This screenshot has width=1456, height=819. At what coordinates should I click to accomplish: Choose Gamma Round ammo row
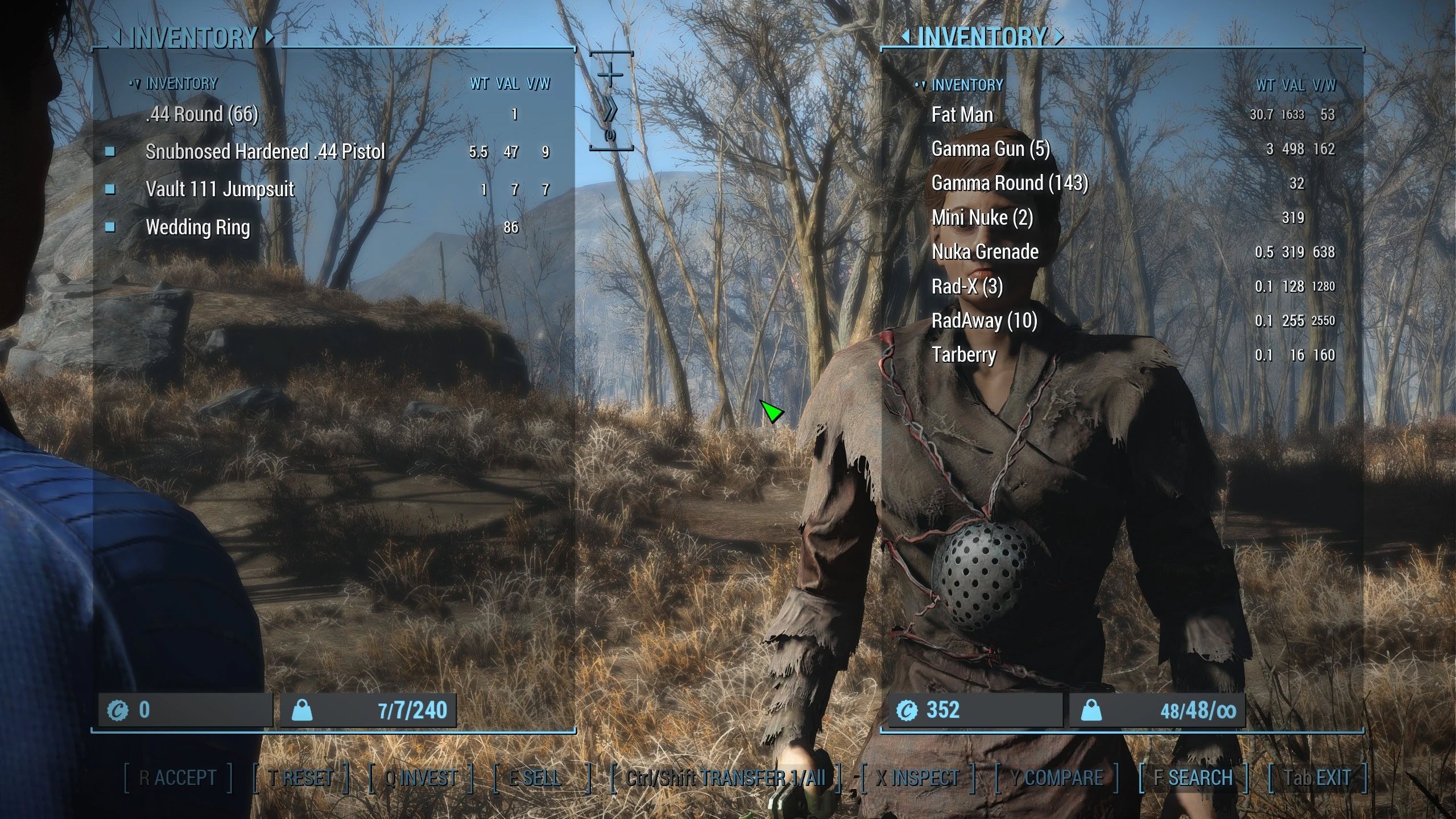[1010, 183]
